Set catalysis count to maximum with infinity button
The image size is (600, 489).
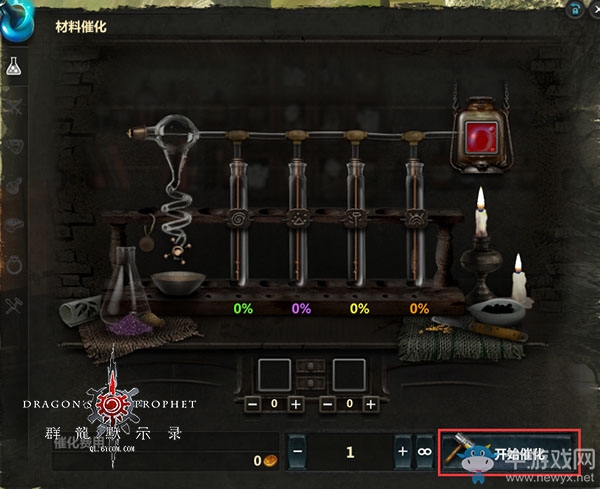[x=424, y=452]
